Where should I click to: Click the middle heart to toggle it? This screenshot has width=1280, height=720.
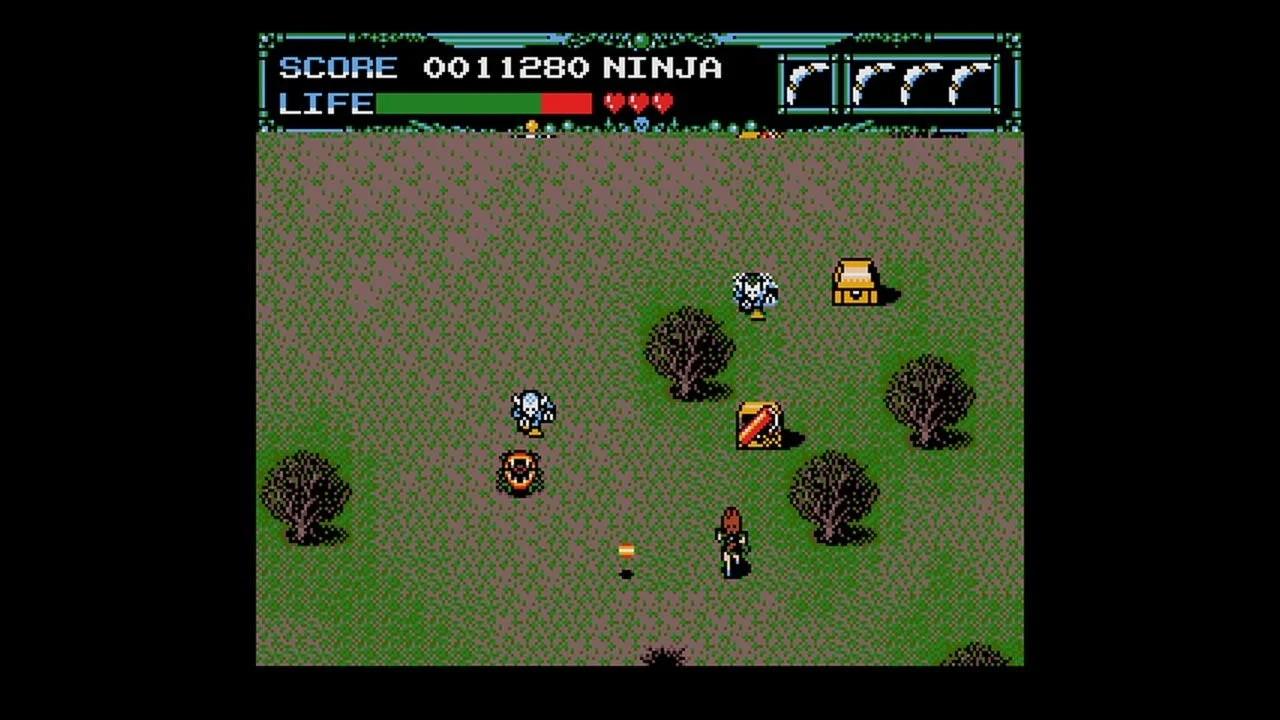[x=637, y=101]
